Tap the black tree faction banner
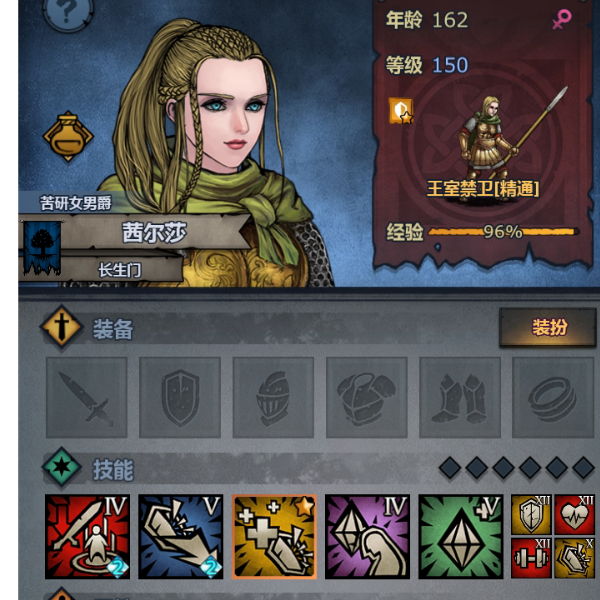This screenshot has height=600, width=600. point(42,243)
